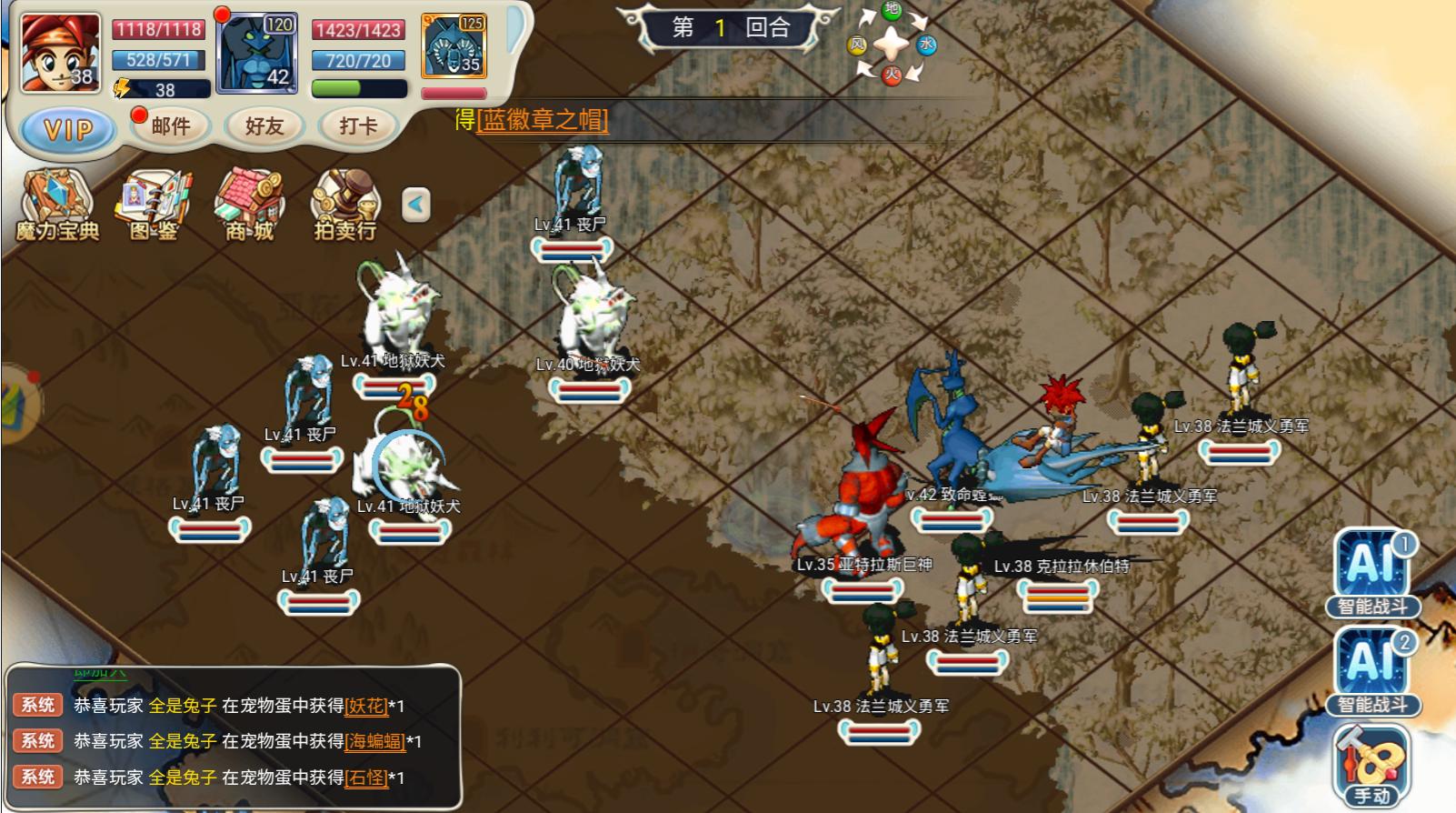
Task: Open the 邮件 mail inbox
Action: click(x=171, y=126)
